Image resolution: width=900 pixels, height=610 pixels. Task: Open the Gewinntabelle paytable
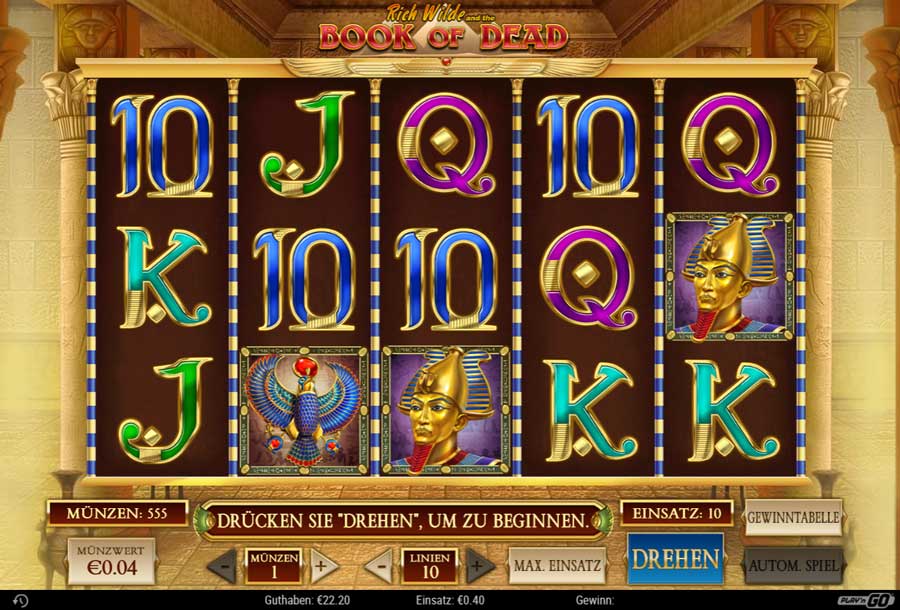point(793,519)
